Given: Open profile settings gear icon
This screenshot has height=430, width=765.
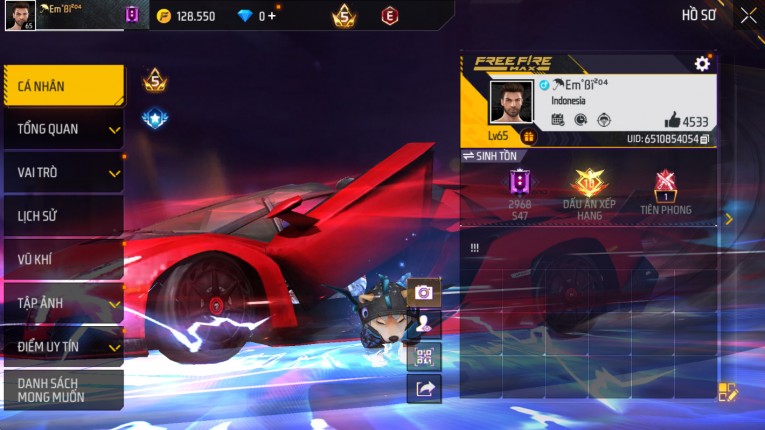Looking at the screenshot, I should pos(702,64).
